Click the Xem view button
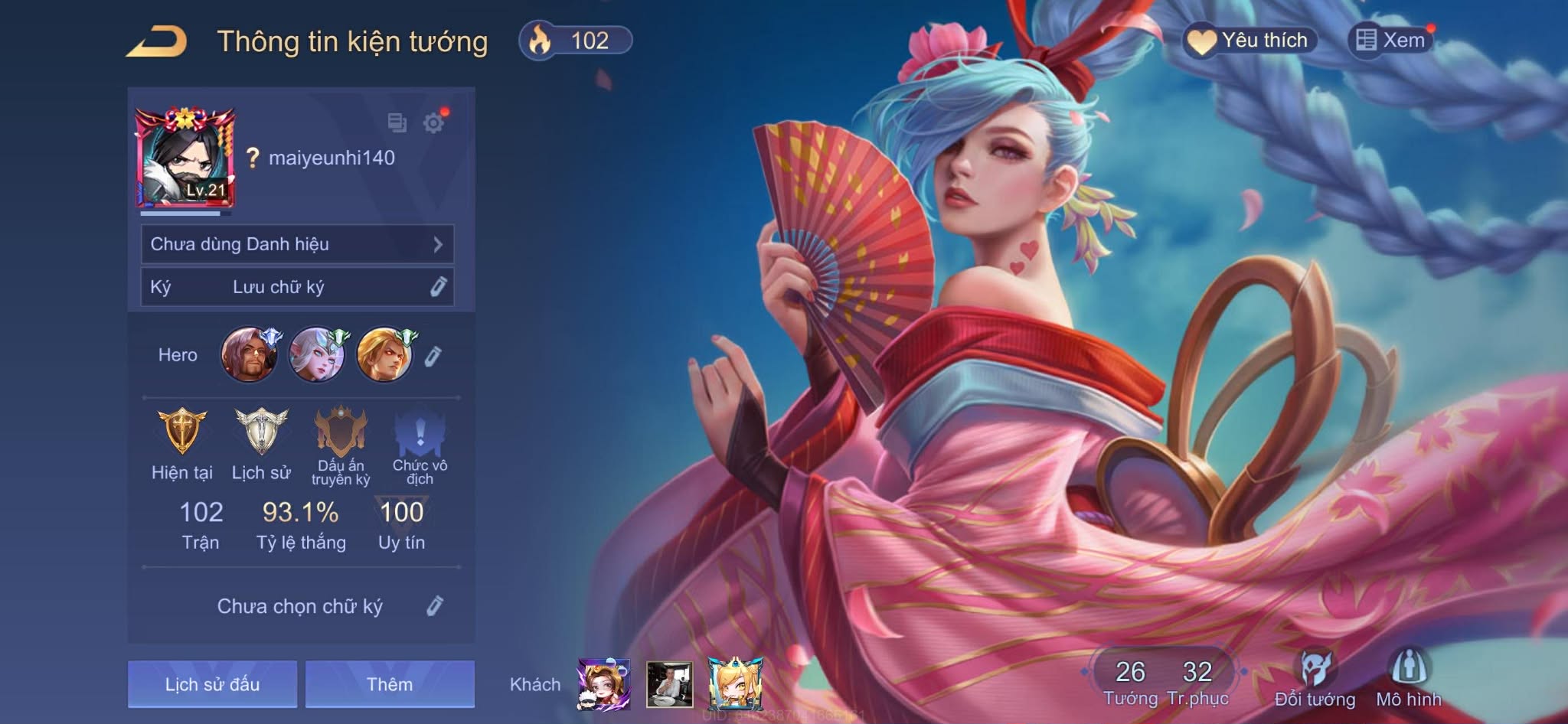 1390,40
